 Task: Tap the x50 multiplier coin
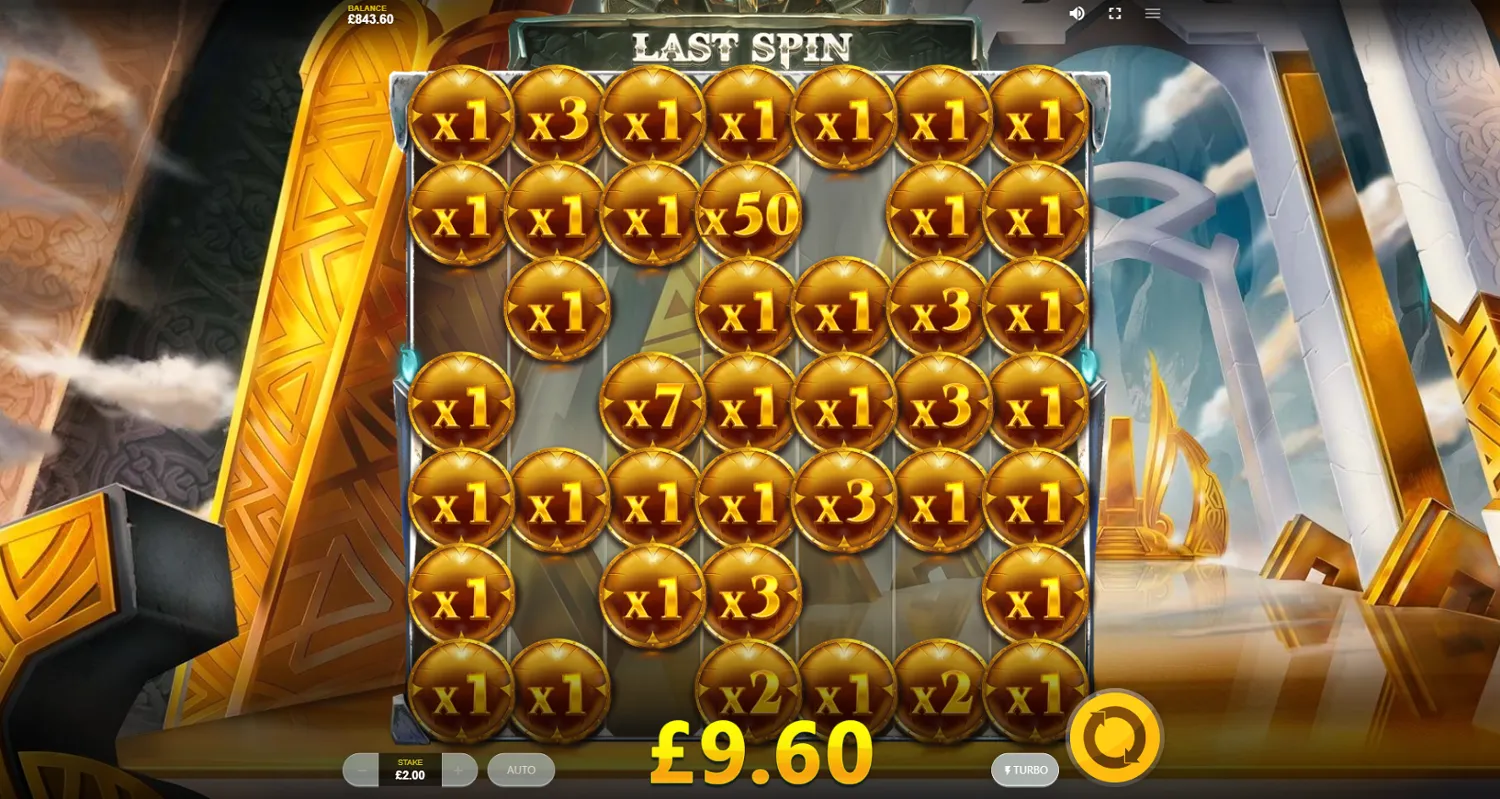(x=750, y=211)
